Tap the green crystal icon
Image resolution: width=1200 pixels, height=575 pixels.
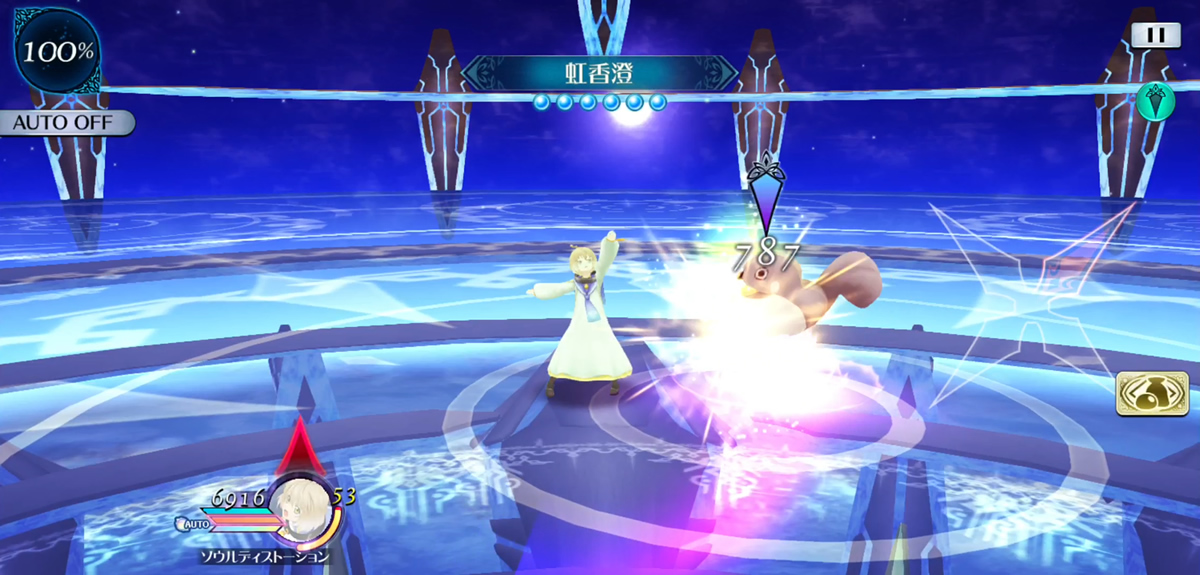click(1154, 101)
